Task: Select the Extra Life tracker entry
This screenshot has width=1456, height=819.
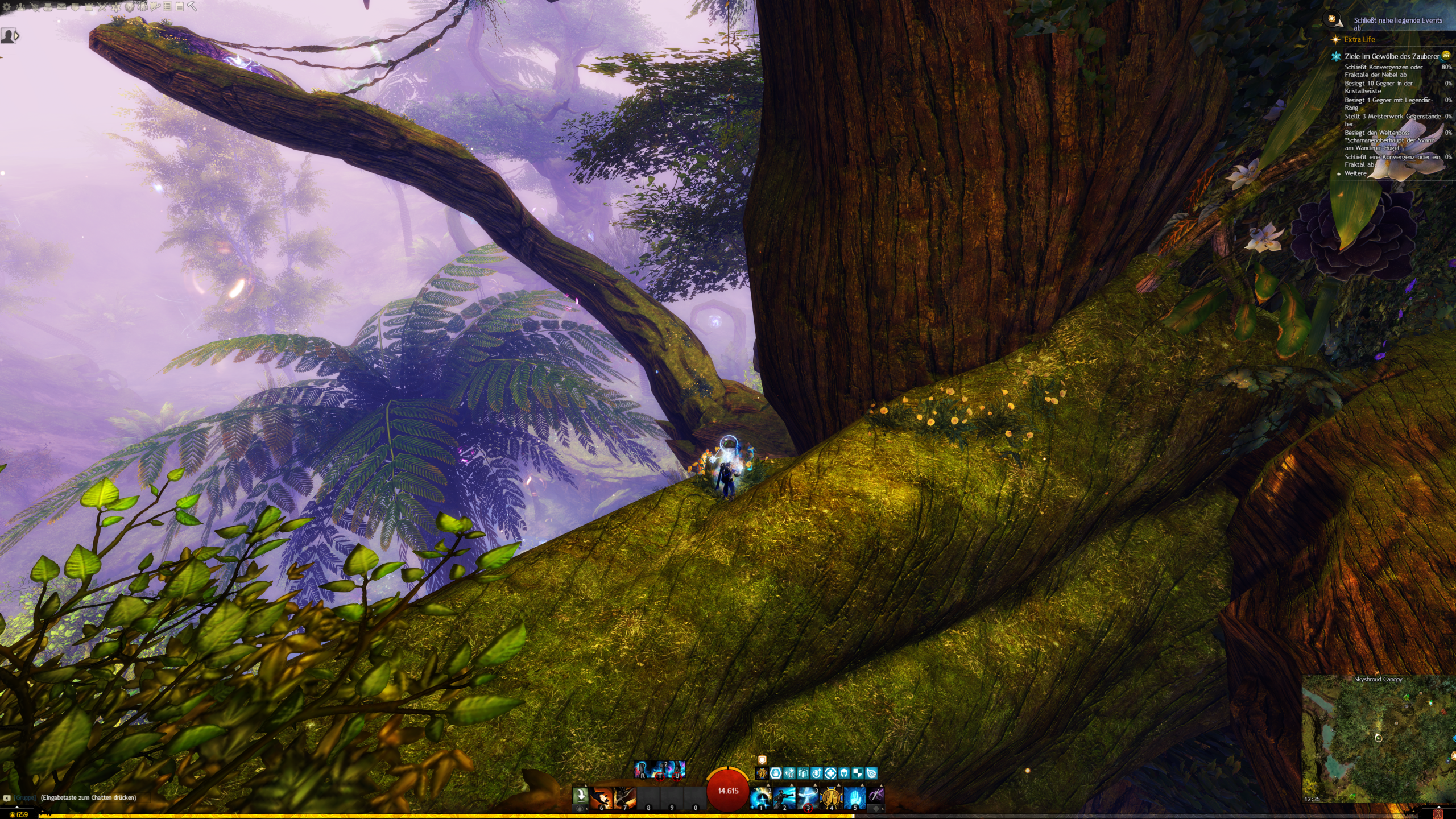Action: click(x=1359, y=39)
